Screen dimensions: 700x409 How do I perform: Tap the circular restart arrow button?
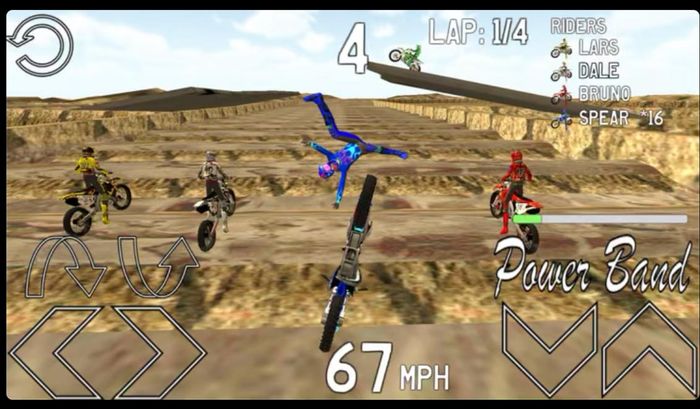pos(40,44)
